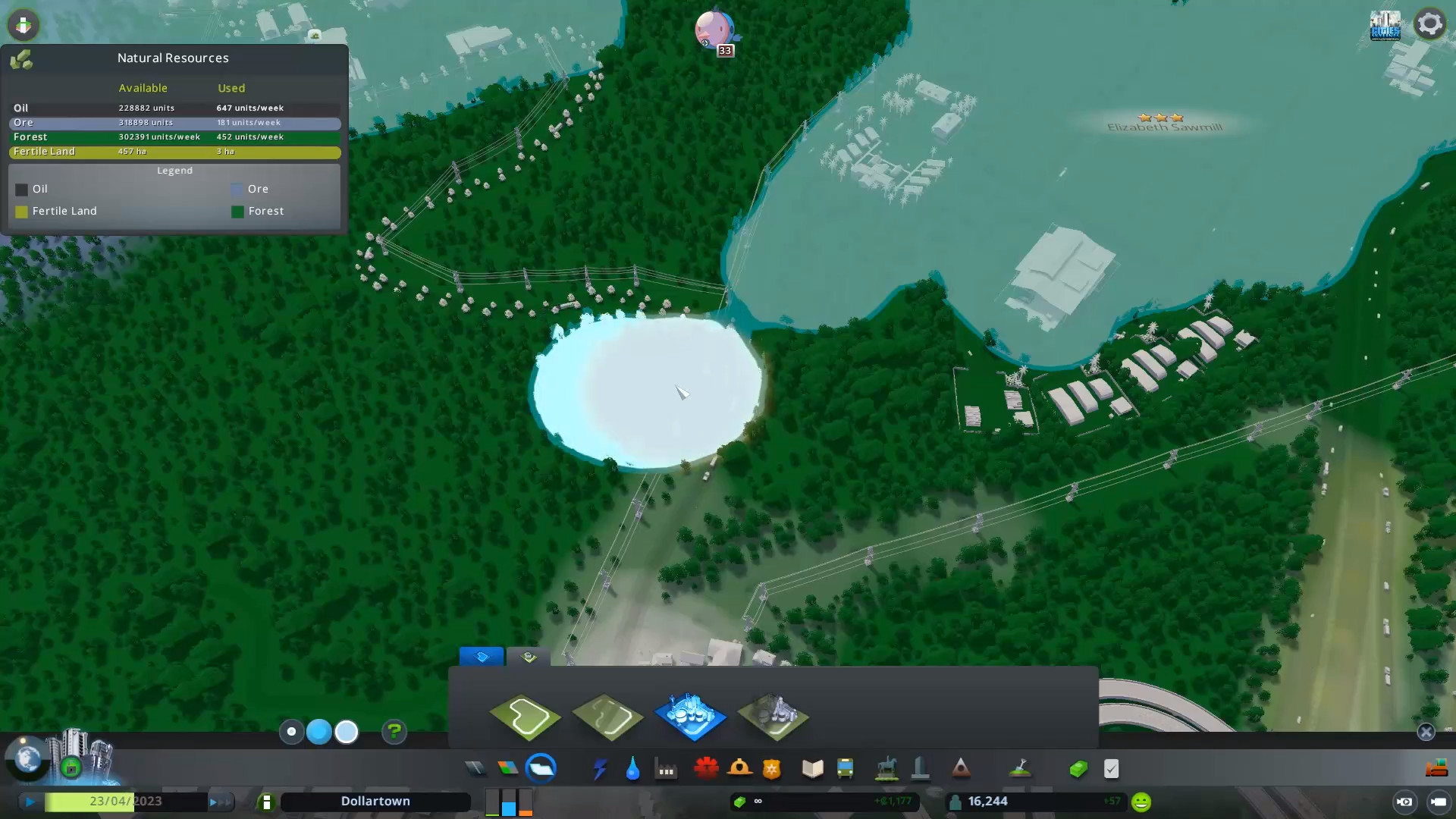Screen dimensions: 1456x819
Task: Open the Fire Department menu
Action: click(741, 768)
